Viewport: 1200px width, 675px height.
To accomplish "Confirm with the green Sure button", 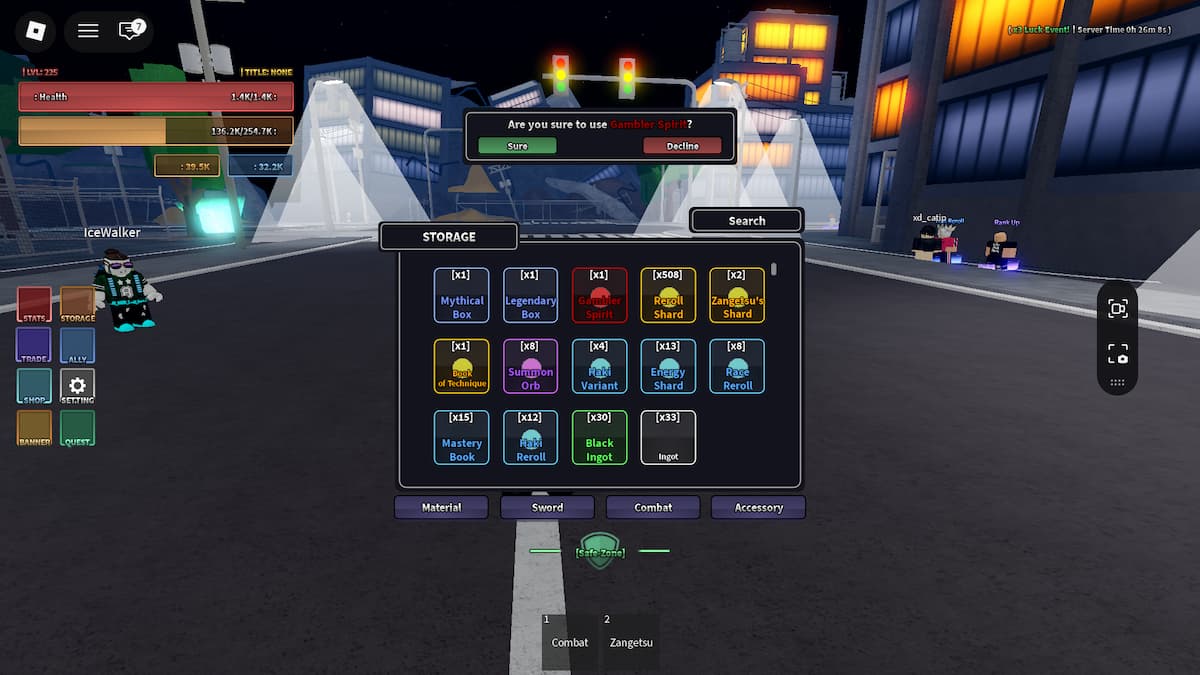I will 517,146.
